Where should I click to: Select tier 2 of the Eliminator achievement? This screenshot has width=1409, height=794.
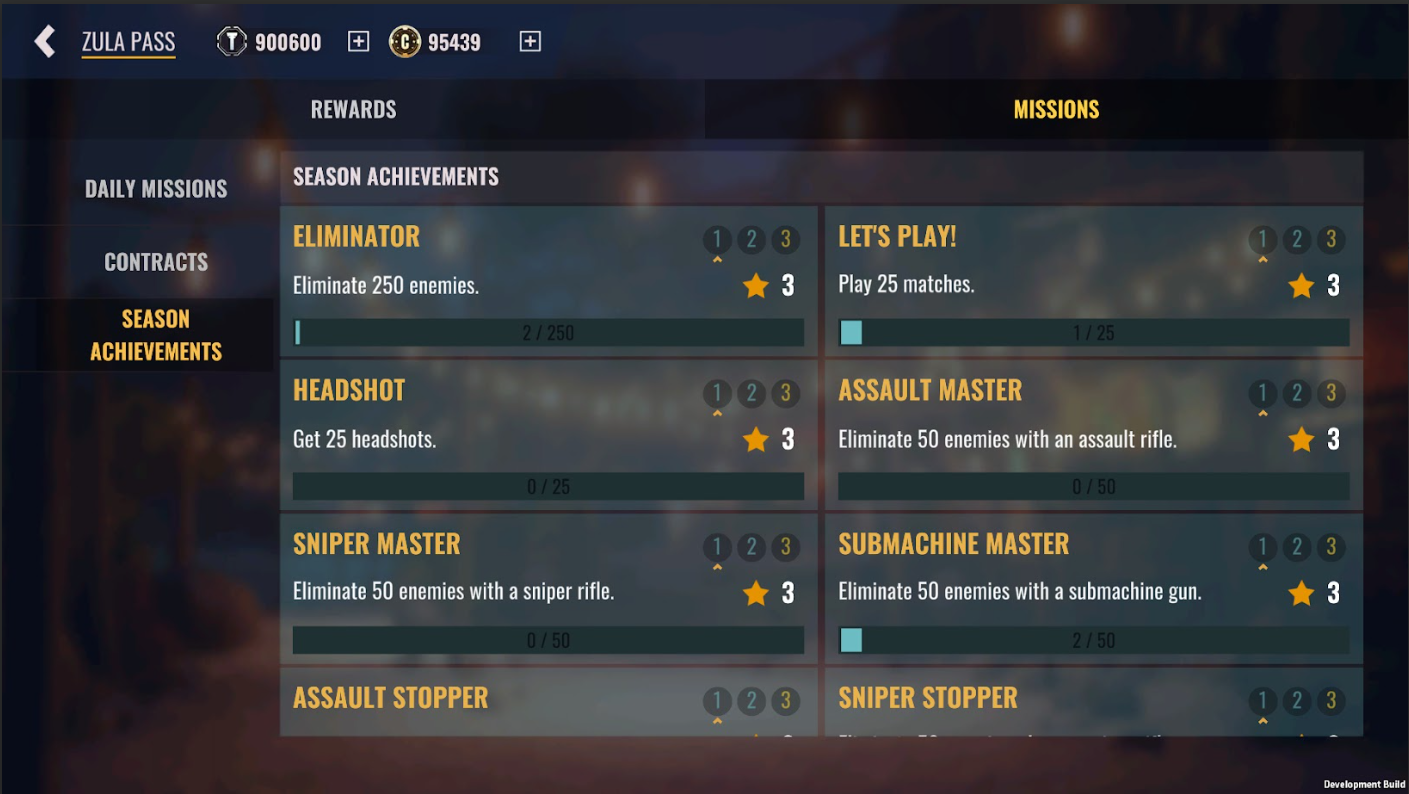751,239
